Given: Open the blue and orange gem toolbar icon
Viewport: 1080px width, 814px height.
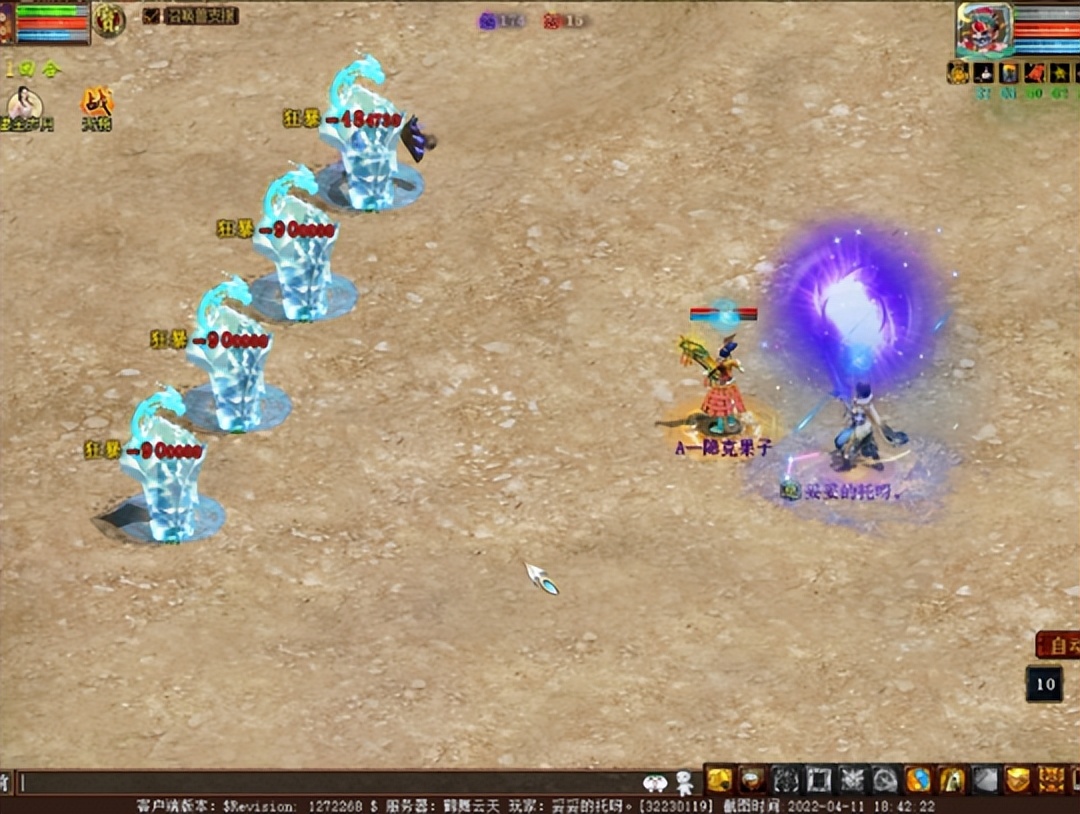Looking at the screenshot, I should (918, 779).
